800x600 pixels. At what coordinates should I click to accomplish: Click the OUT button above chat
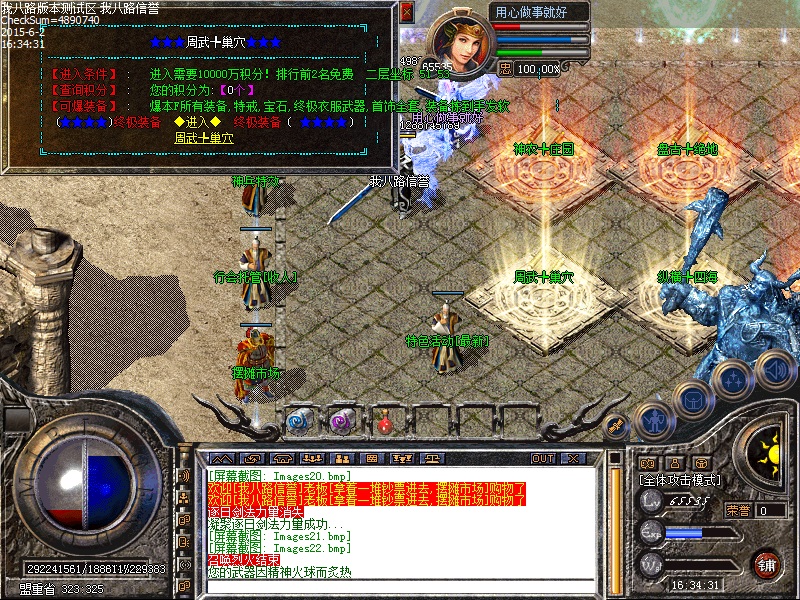click(542, 459)
